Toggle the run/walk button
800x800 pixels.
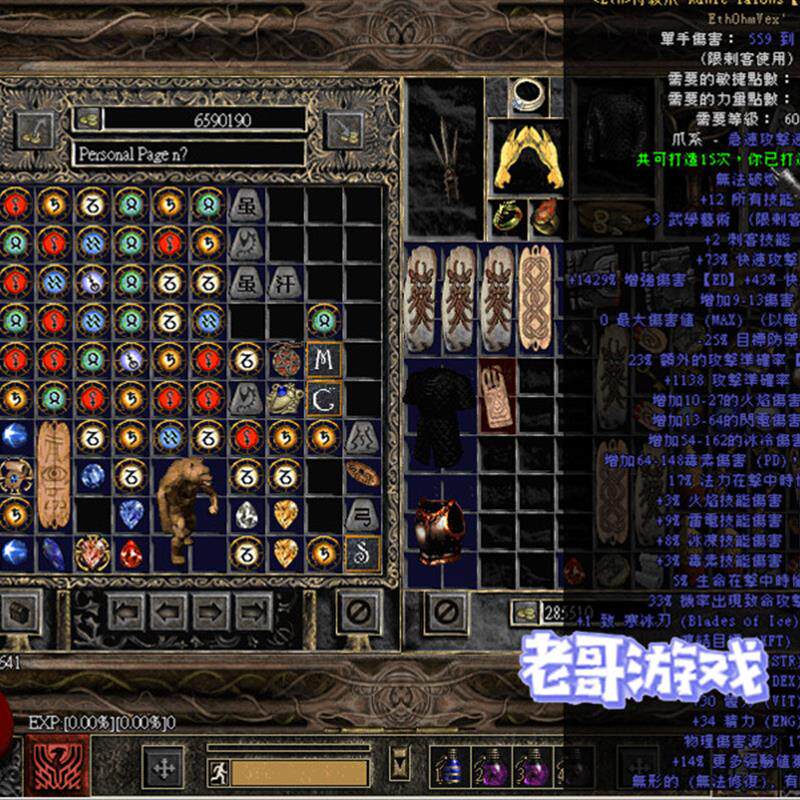pyautogui.click(x=219, y=772)
